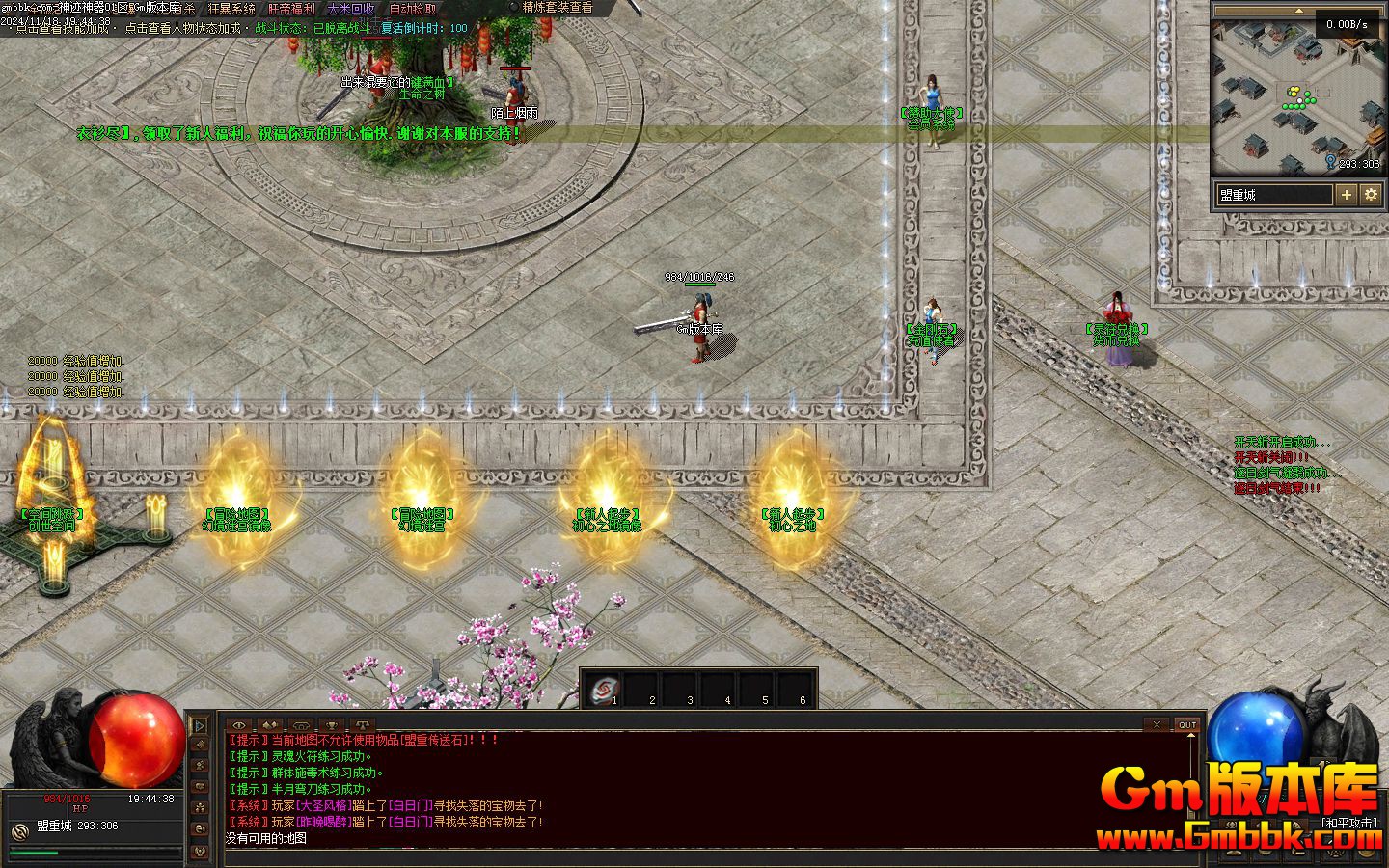The width and height of the screenshot is (1389, 868).
Task: Open minimap settings gear
Action: tap(1371, 195)
